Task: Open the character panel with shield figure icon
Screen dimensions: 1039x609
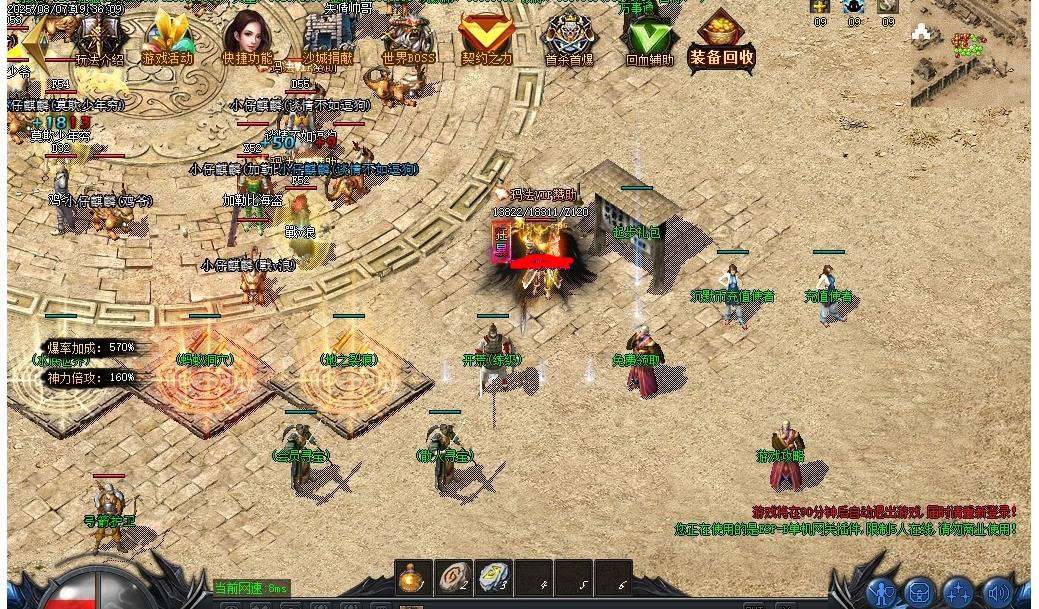Action: pyautogui.click(x=882, y=593)
